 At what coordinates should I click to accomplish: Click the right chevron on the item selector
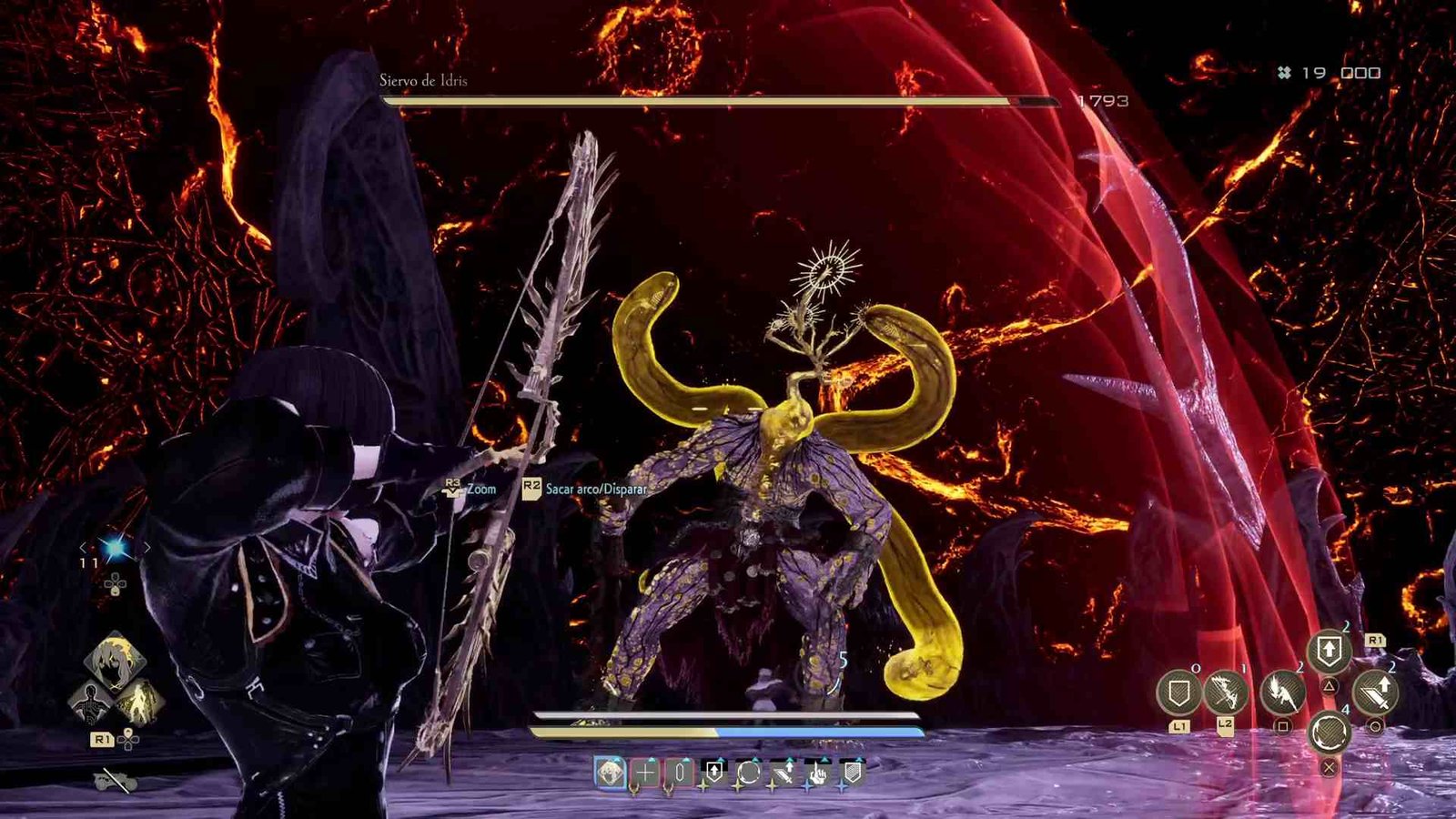click(147, 548)
